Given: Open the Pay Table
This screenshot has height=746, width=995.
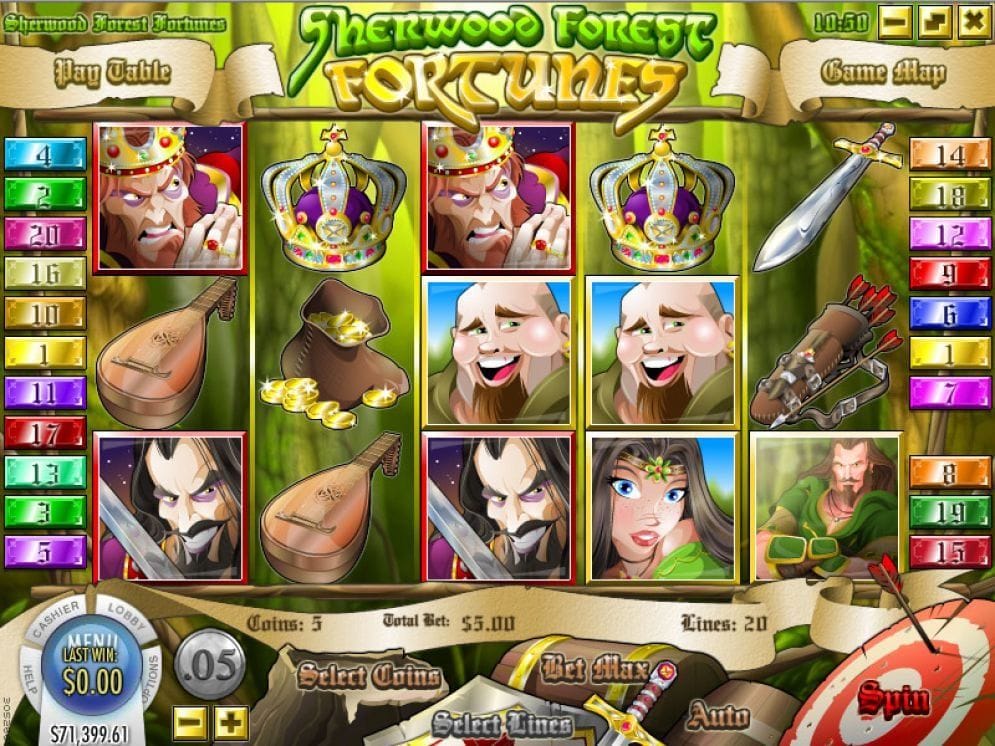Looking at the screenshot, I should tap(112, 72).
